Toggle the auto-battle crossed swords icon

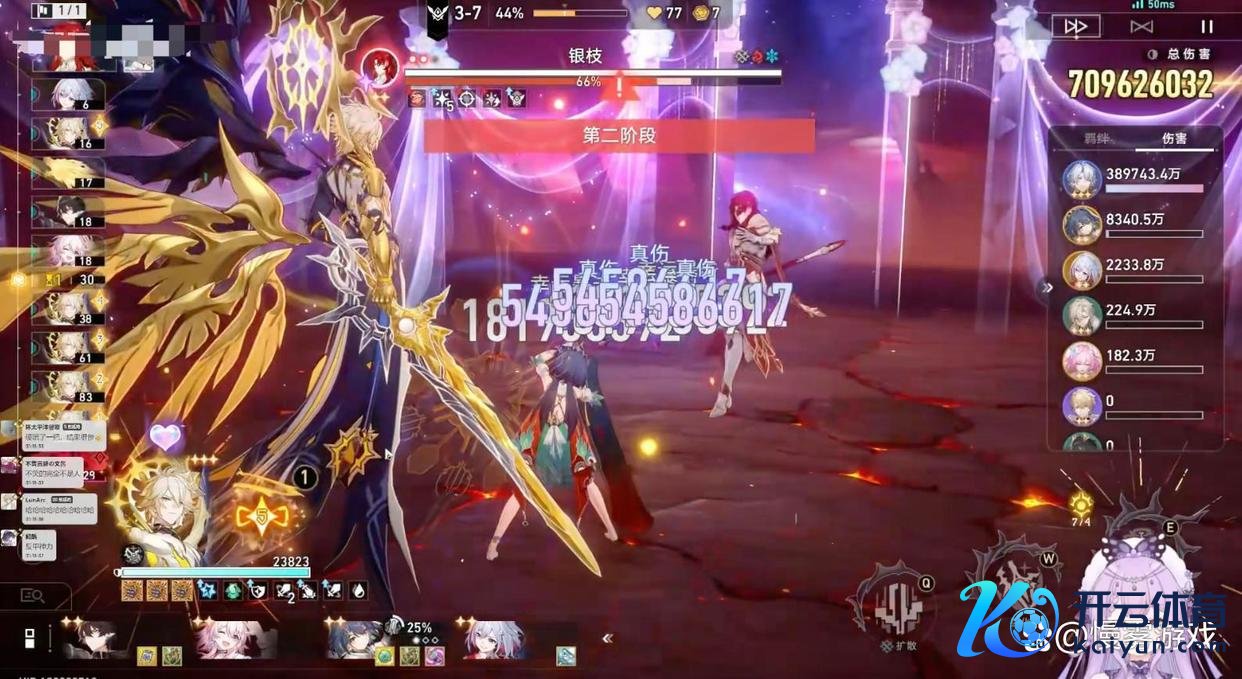point(1141,27)
